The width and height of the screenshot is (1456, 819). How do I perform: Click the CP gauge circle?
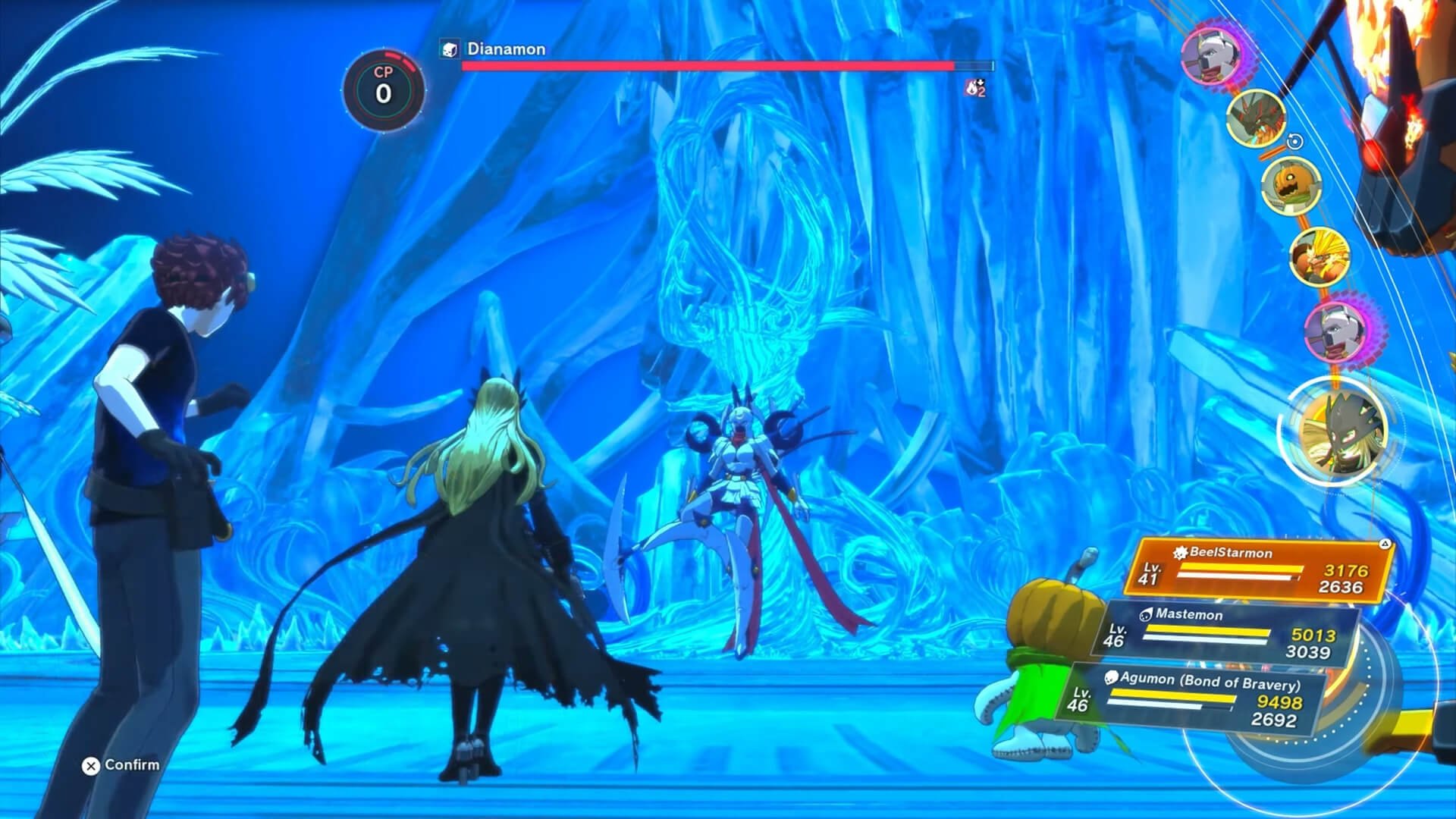(384, 89)
